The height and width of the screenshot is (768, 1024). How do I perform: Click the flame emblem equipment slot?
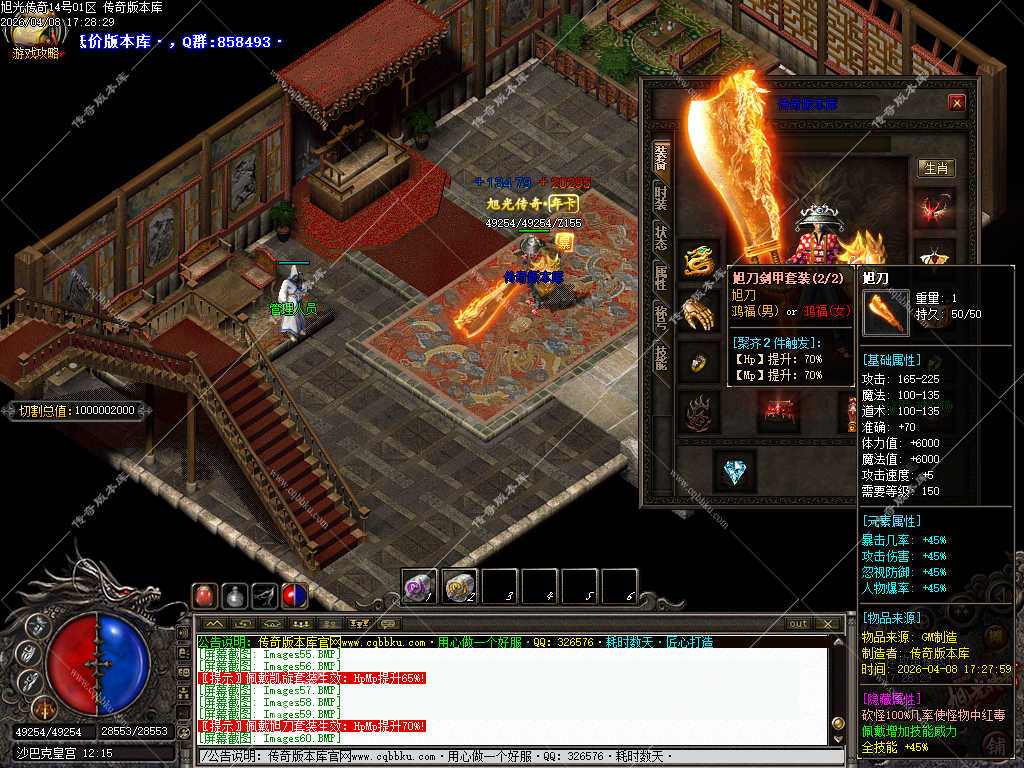tap(699, 411)
